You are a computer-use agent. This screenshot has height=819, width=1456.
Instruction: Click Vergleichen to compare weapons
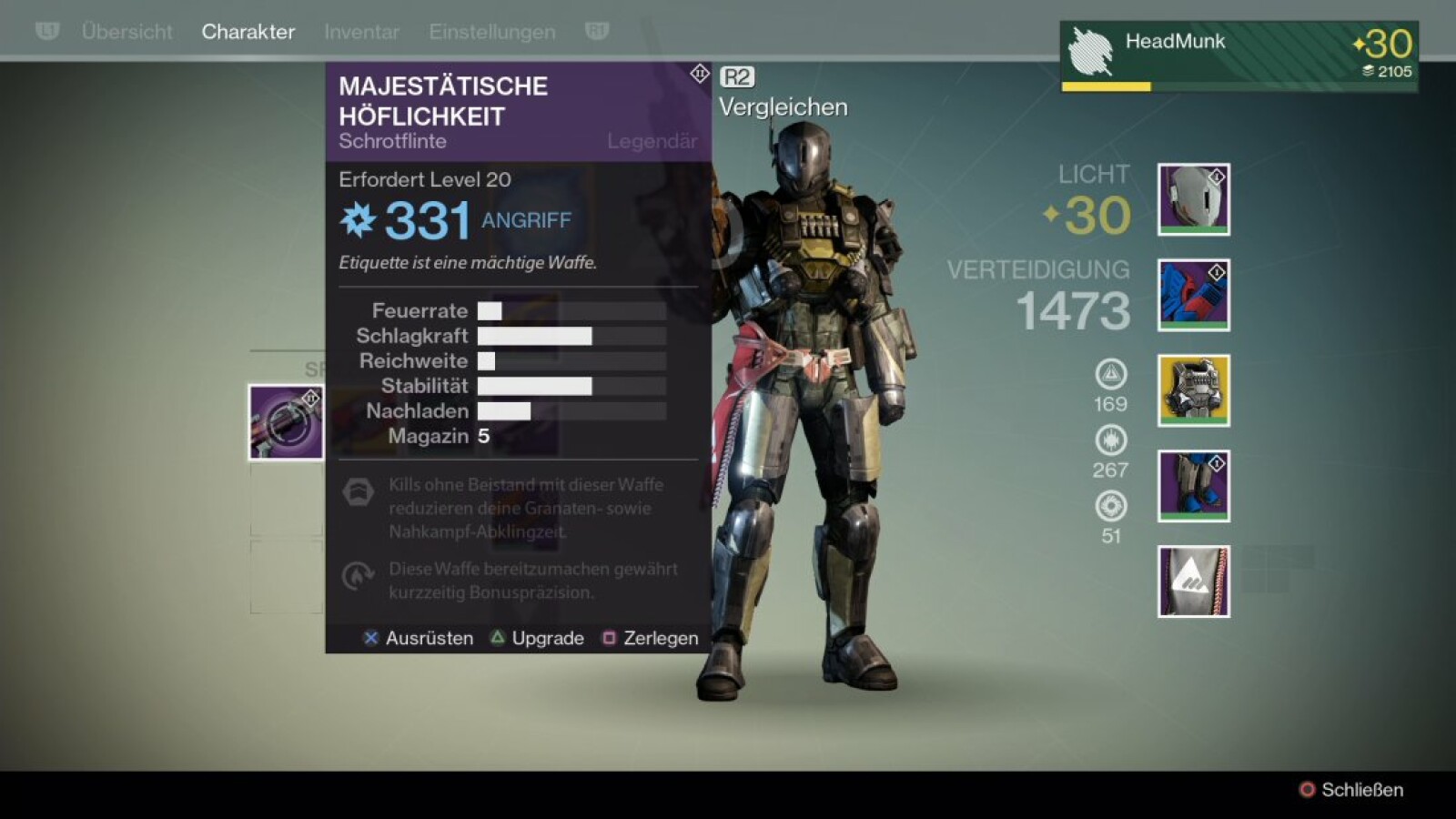(782, 106)
